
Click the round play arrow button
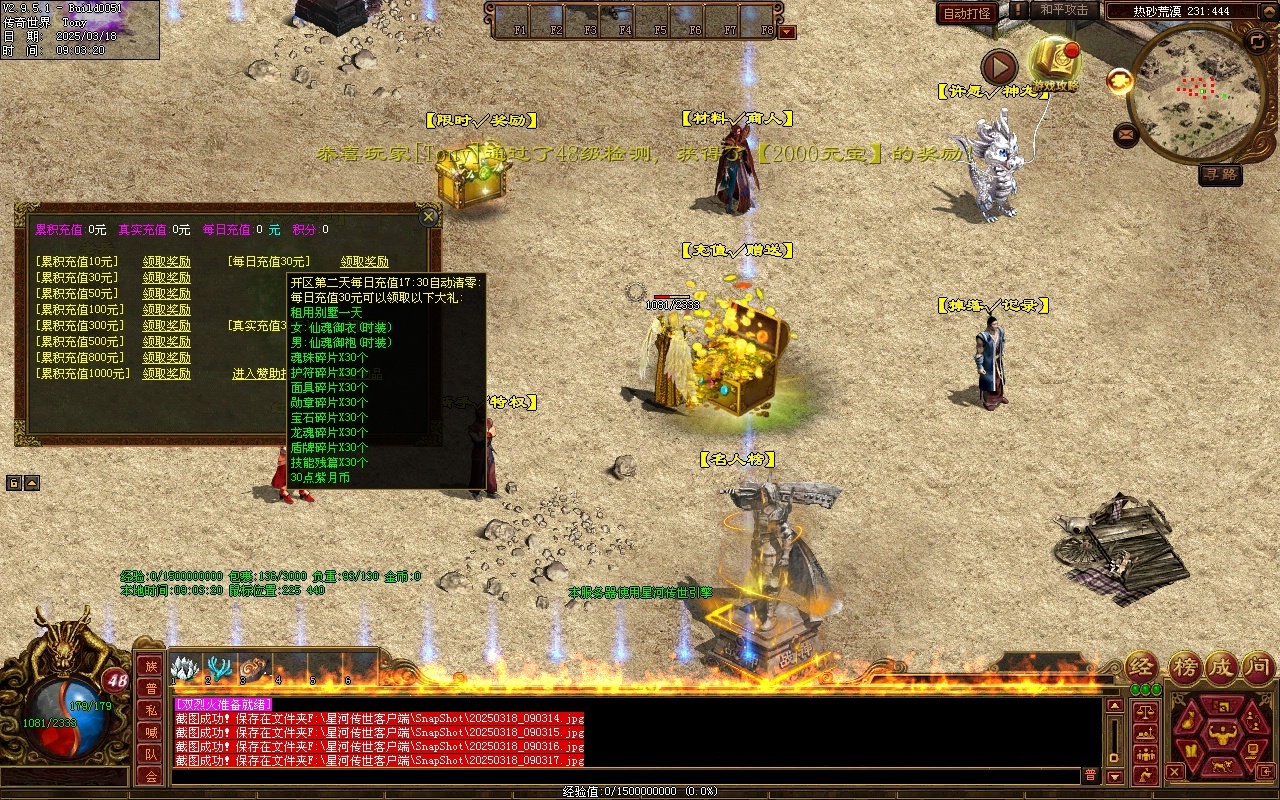point(998,67)
